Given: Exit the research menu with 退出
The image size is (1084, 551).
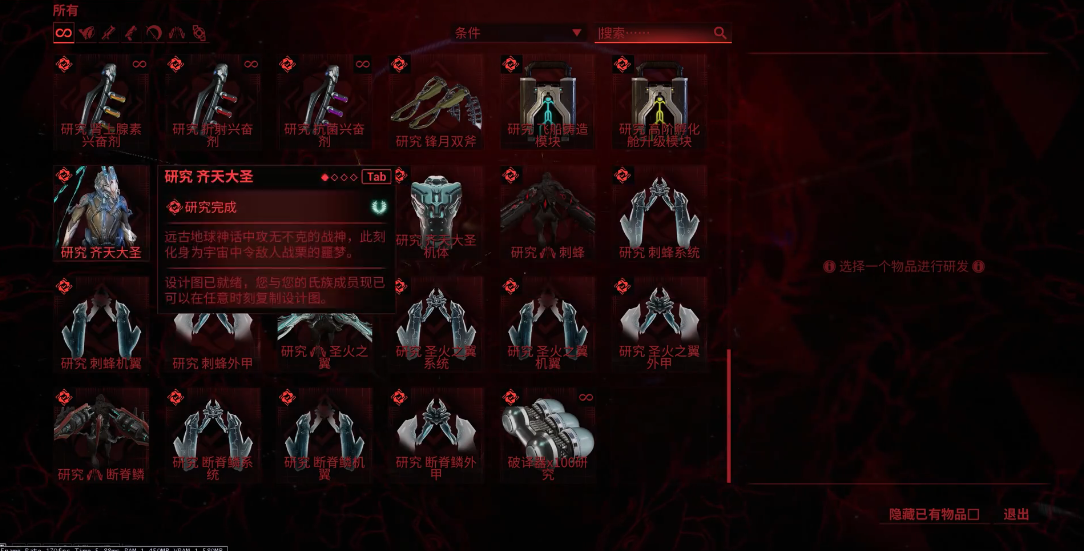Looking at the screenshot, I should coord(1016,515).
